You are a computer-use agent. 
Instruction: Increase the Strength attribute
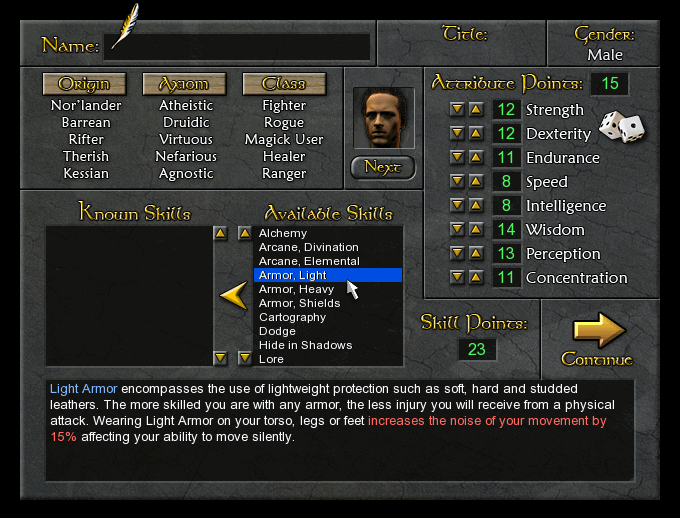point(476,109)
